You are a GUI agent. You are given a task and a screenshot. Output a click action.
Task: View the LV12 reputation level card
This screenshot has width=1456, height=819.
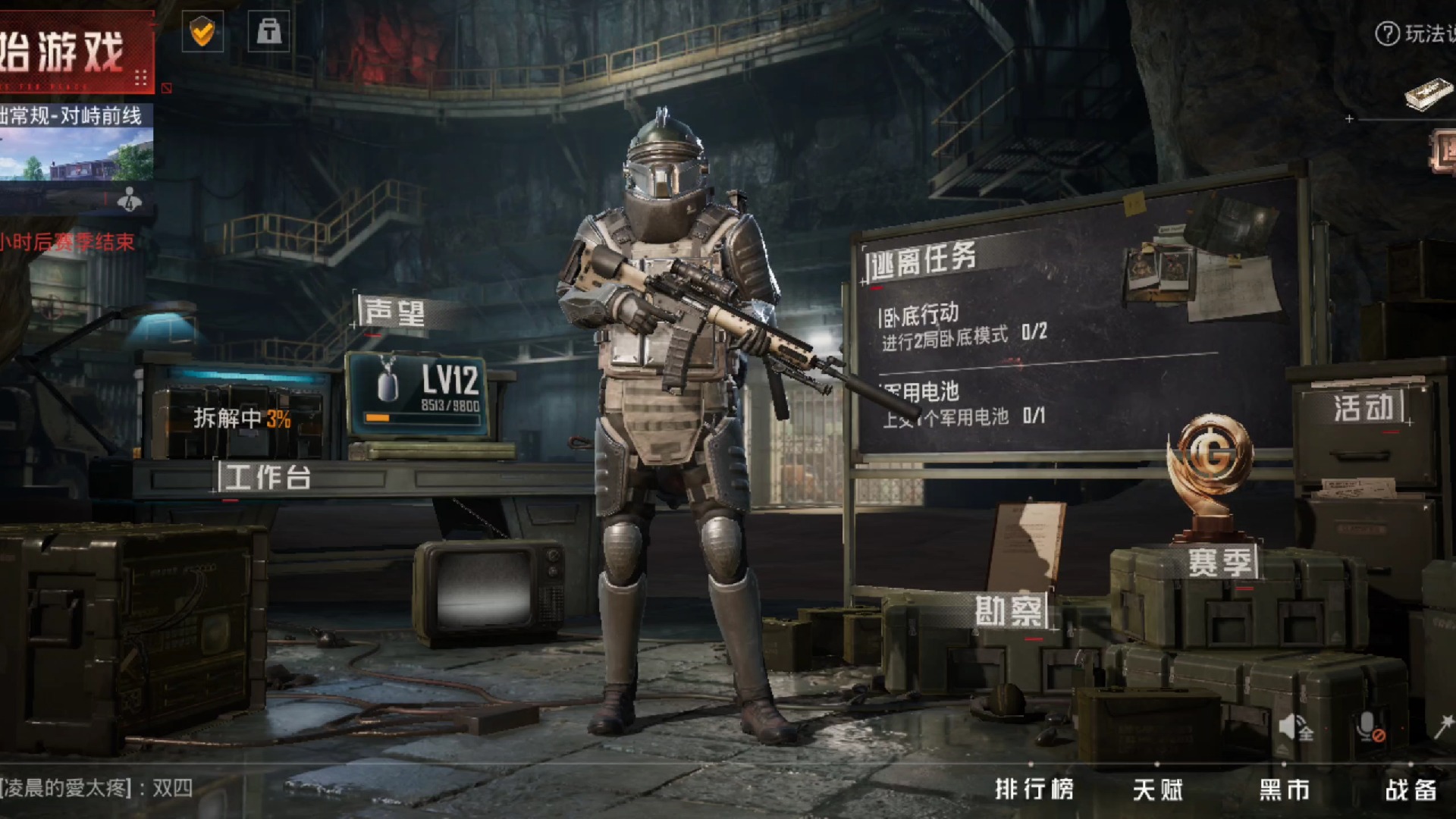[x=419, y=394]
